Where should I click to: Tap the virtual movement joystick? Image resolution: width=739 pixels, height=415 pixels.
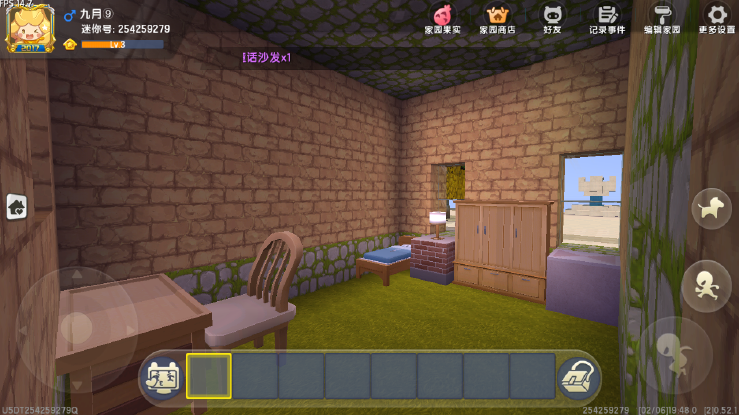(76, 326)
